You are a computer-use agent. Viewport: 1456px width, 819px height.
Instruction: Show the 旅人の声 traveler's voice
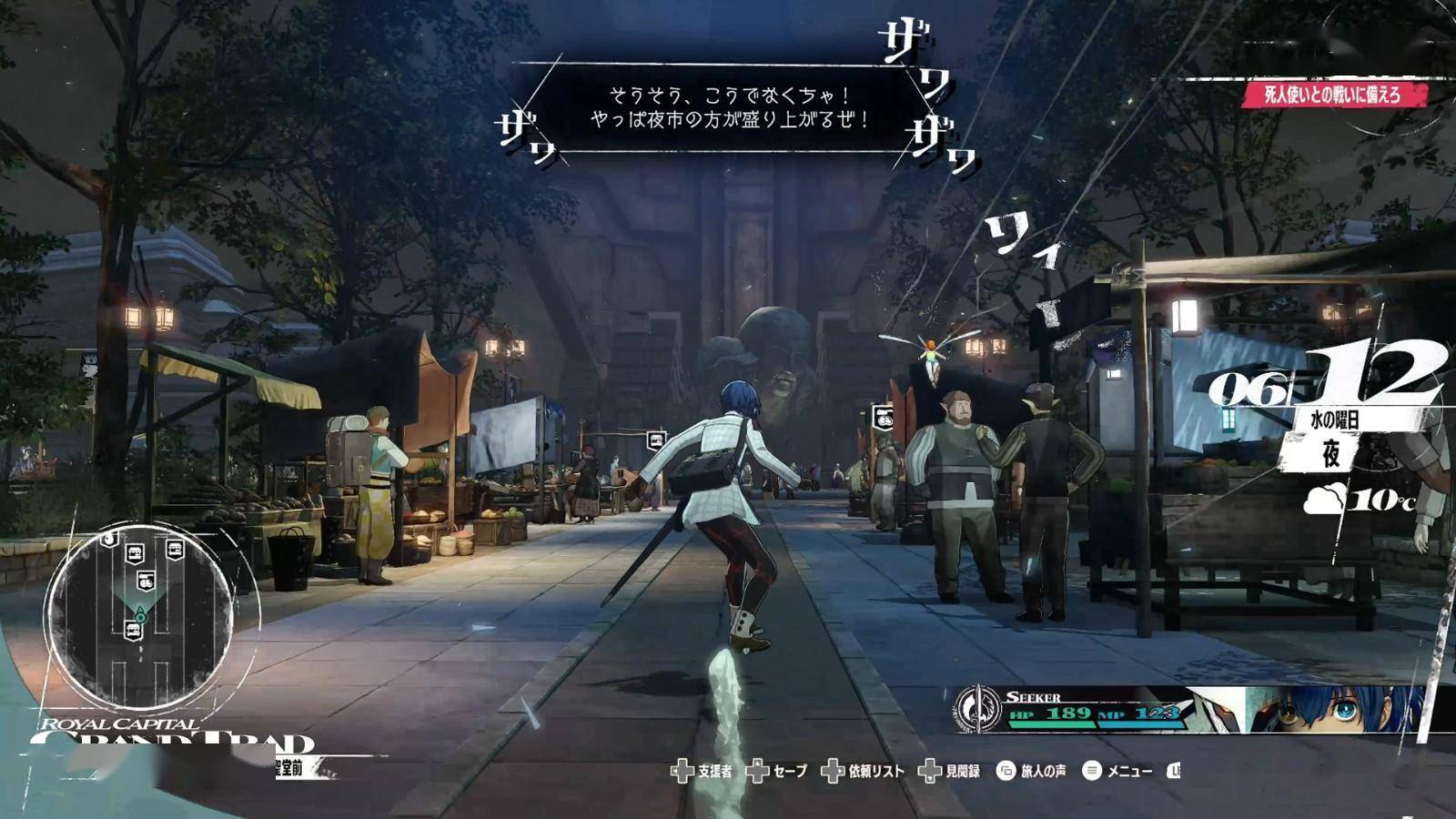click(1031, 772)
